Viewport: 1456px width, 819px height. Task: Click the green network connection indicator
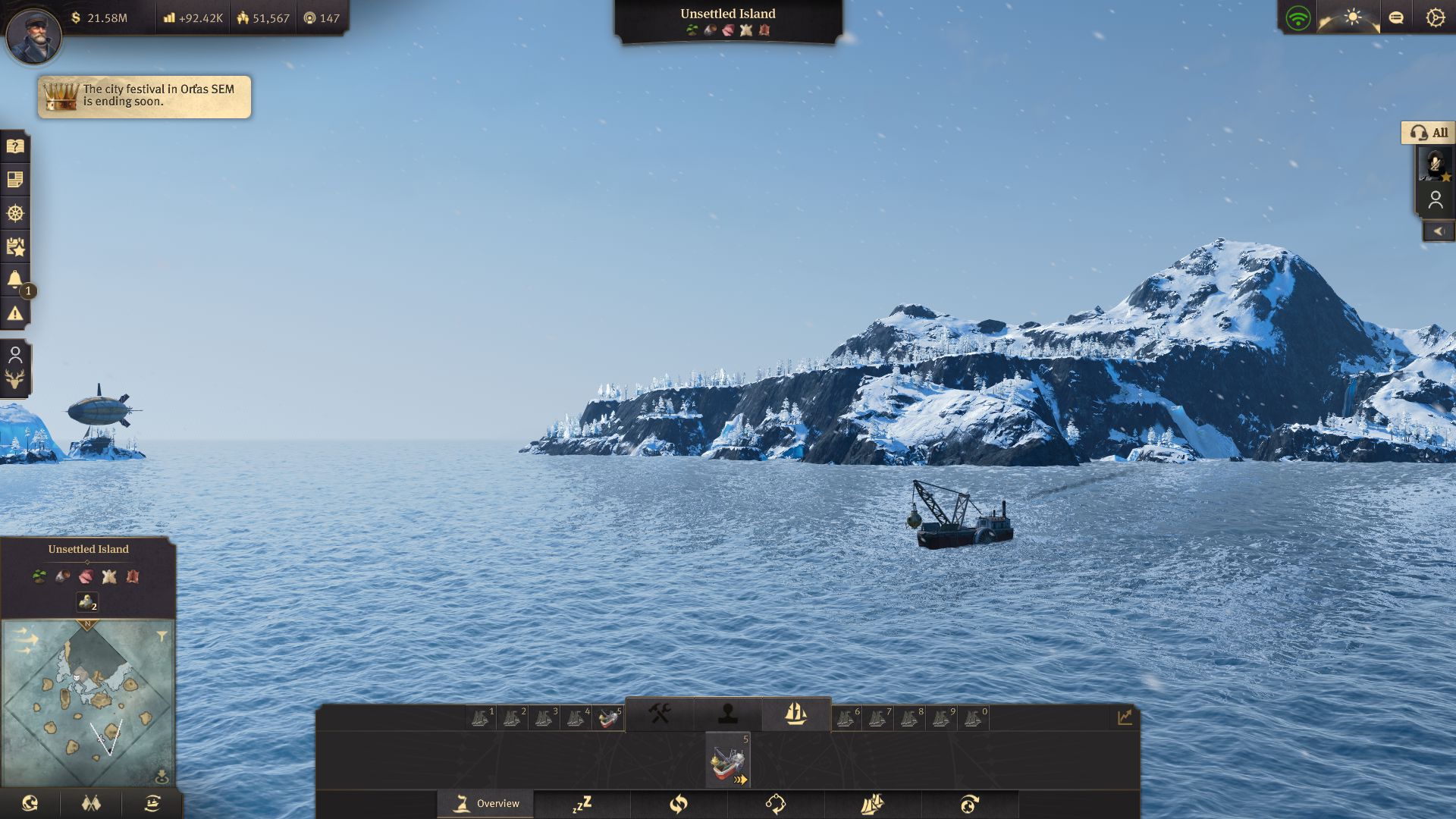(x=1298, y=17)
